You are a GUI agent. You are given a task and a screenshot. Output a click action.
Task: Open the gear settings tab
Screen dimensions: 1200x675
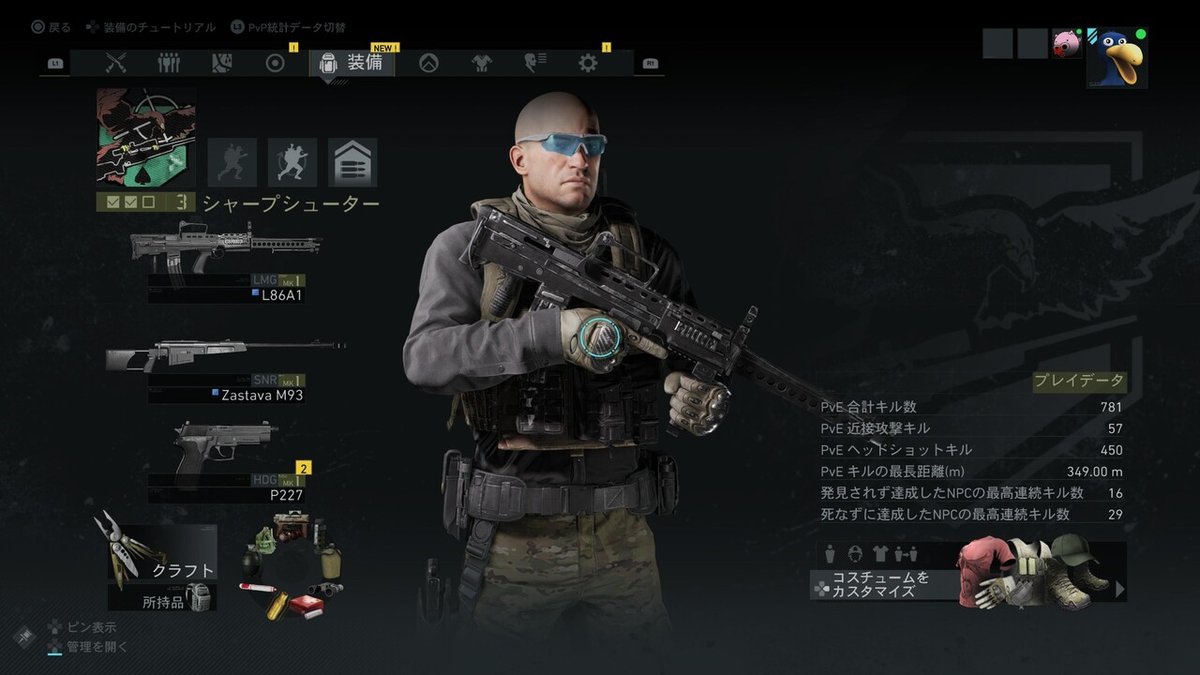588,63
